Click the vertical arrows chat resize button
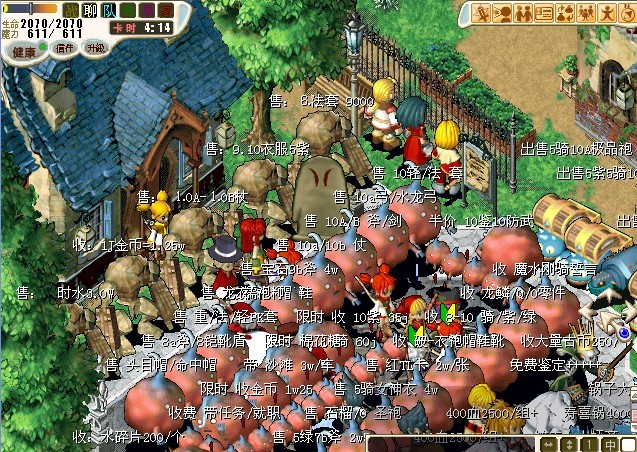 [568, 444]
